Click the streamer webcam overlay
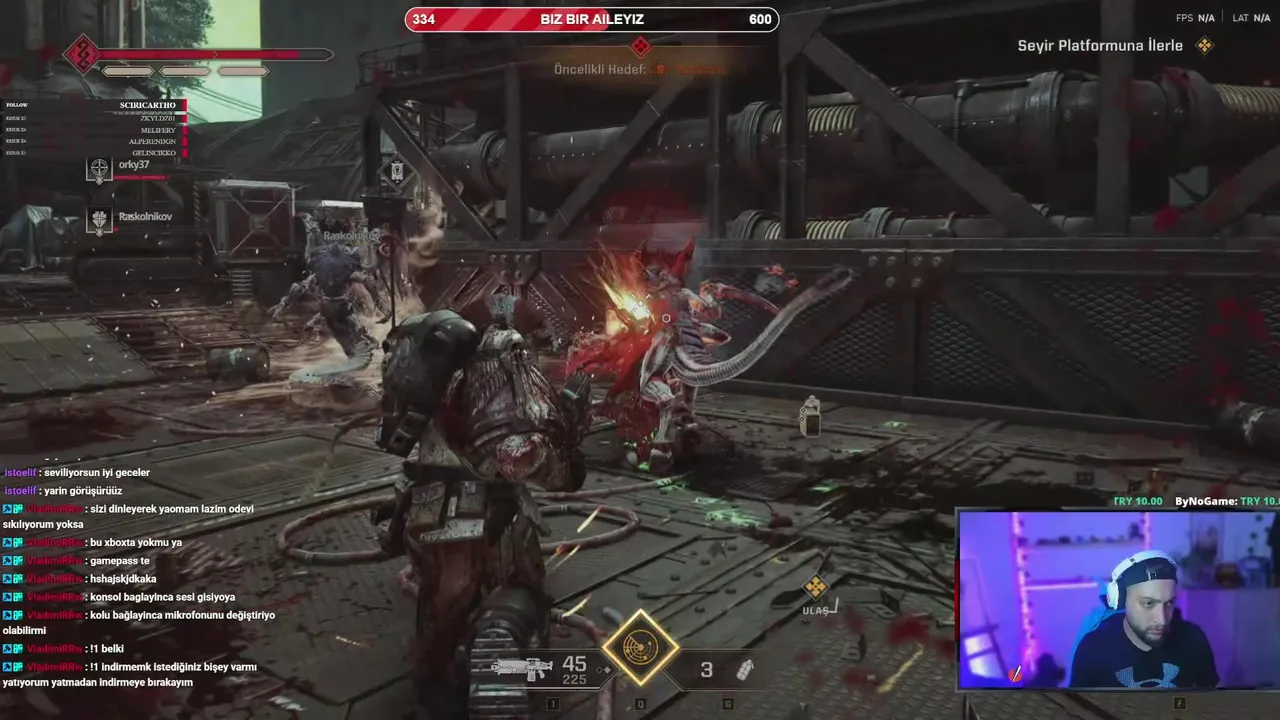The width and height of the screenshot is (1280, 720). [1118, 600]
